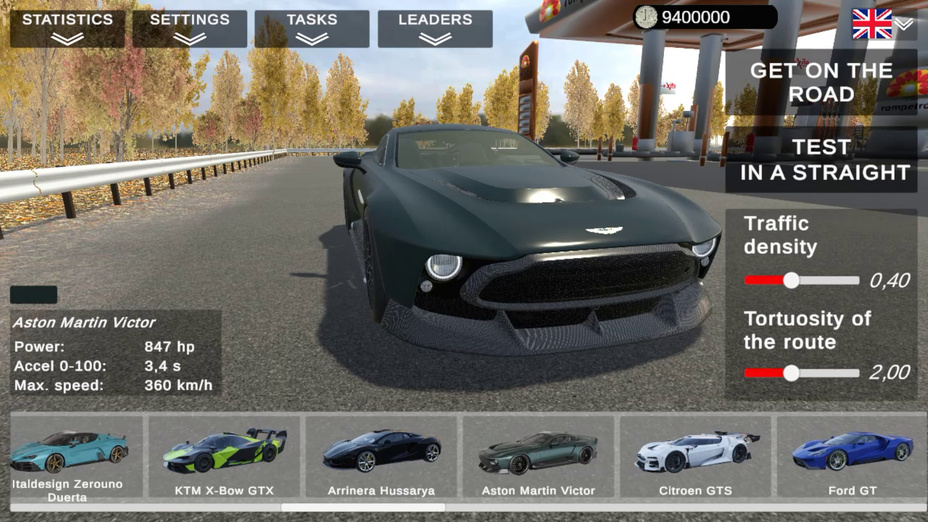This screenshot has height=522, width=928.
Task: Click the Get on the Road button
Action: (821, 82)
